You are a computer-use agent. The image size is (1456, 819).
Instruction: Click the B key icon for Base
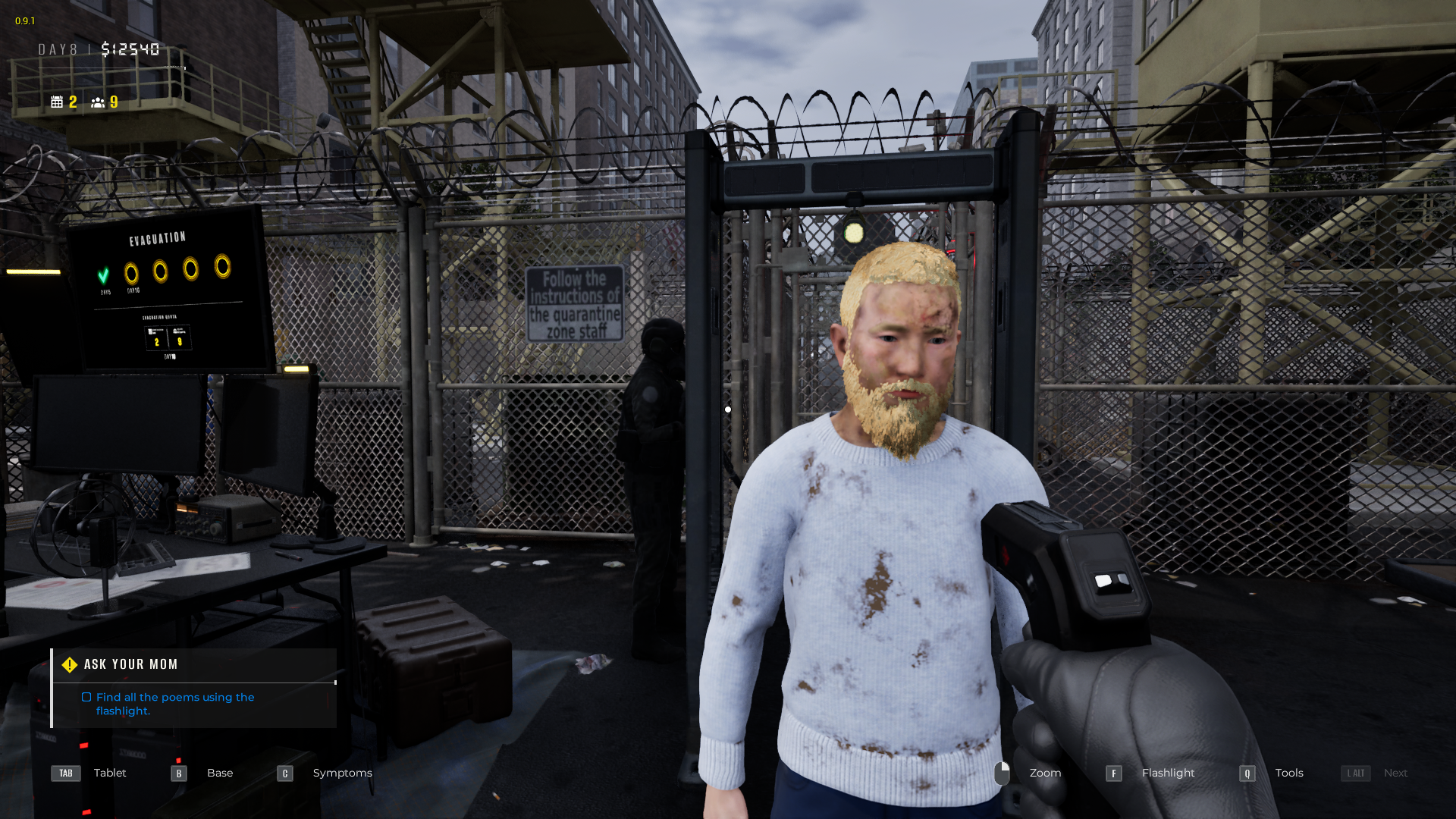pyautogui.click(x=178, y=773)
